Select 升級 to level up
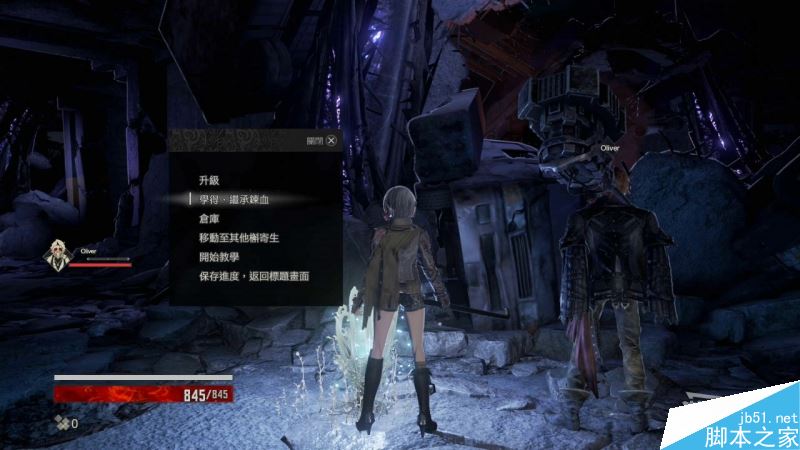Viewport: 800px width, 450px height. point(210,180)
